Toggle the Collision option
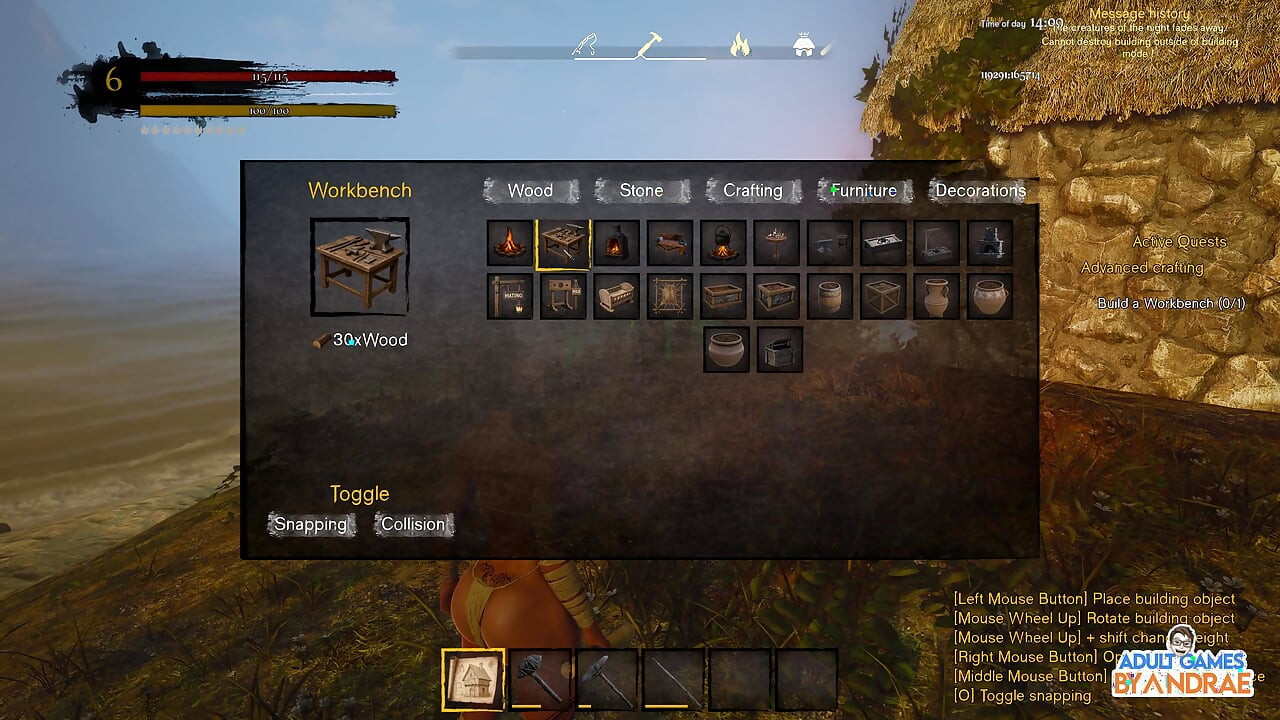Screen dimensions: 1280x720 pos(413,525)
